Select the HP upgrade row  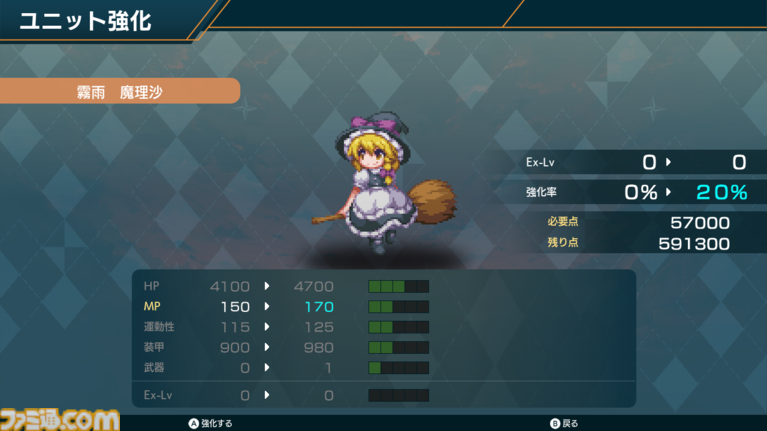285,286
